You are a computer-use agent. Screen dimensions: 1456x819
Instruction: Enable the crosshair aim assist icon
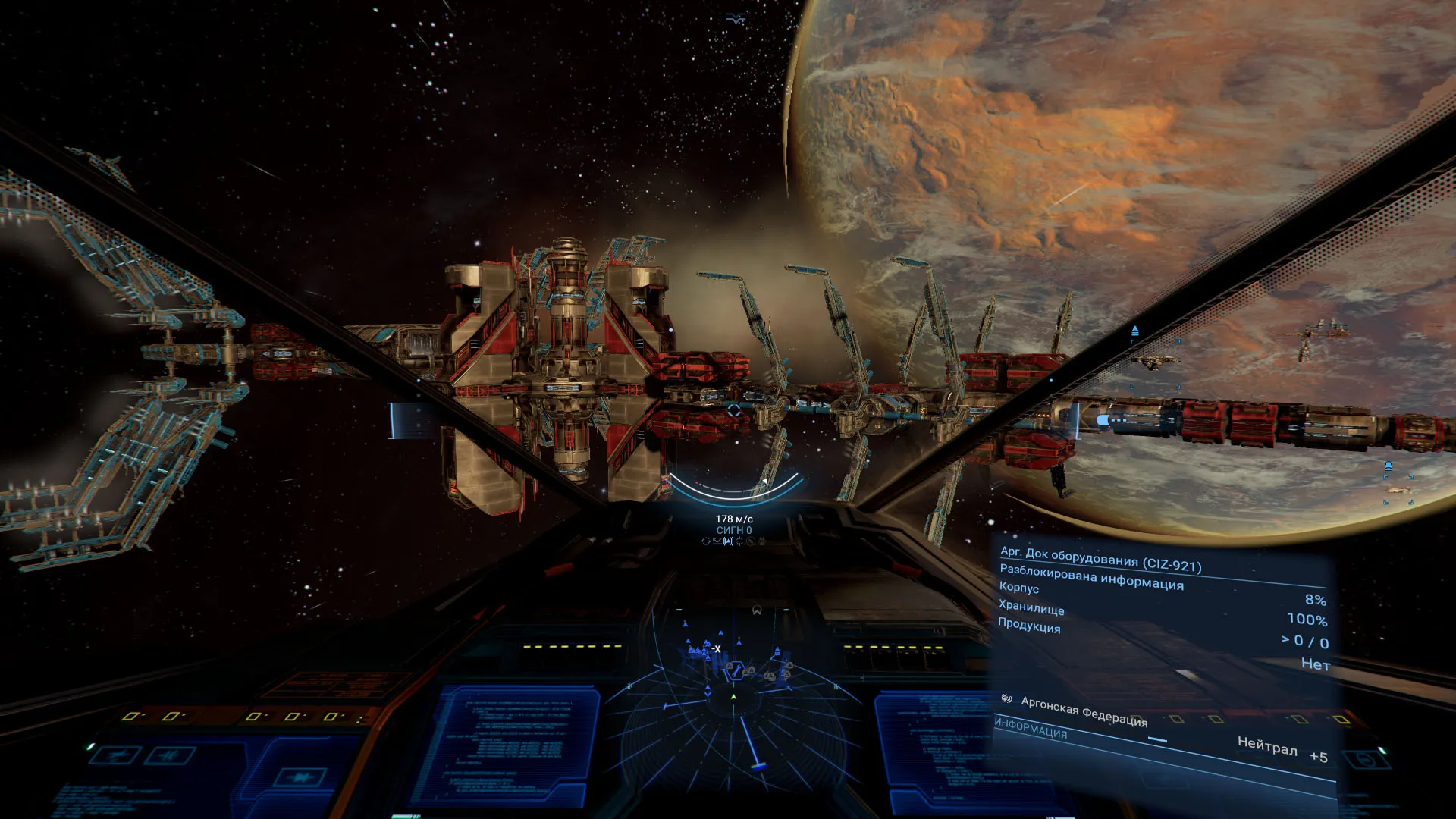click(x=740, y=541)
